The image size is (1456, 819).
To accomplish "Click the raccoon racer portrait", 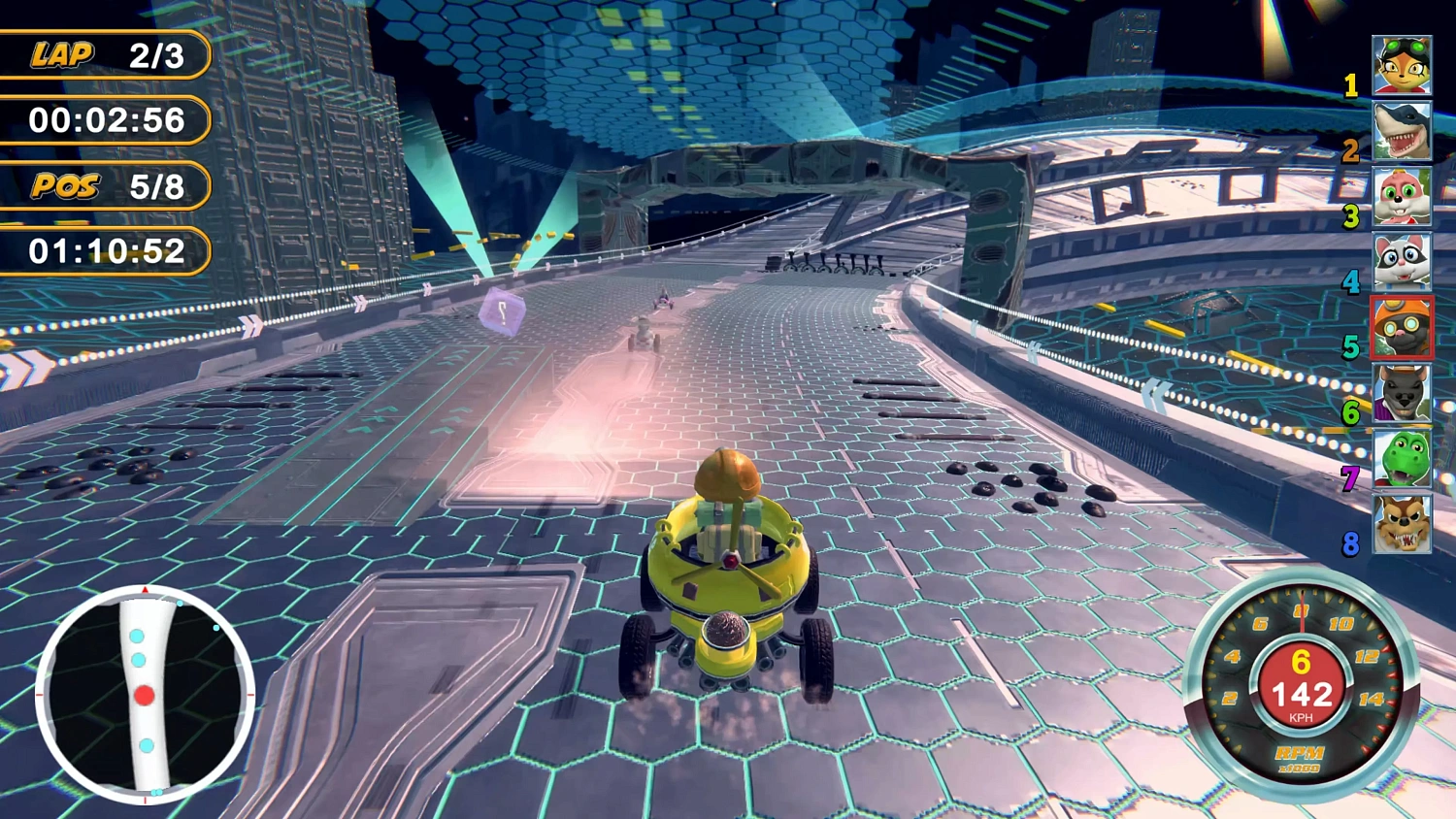I will (1402, 262).
